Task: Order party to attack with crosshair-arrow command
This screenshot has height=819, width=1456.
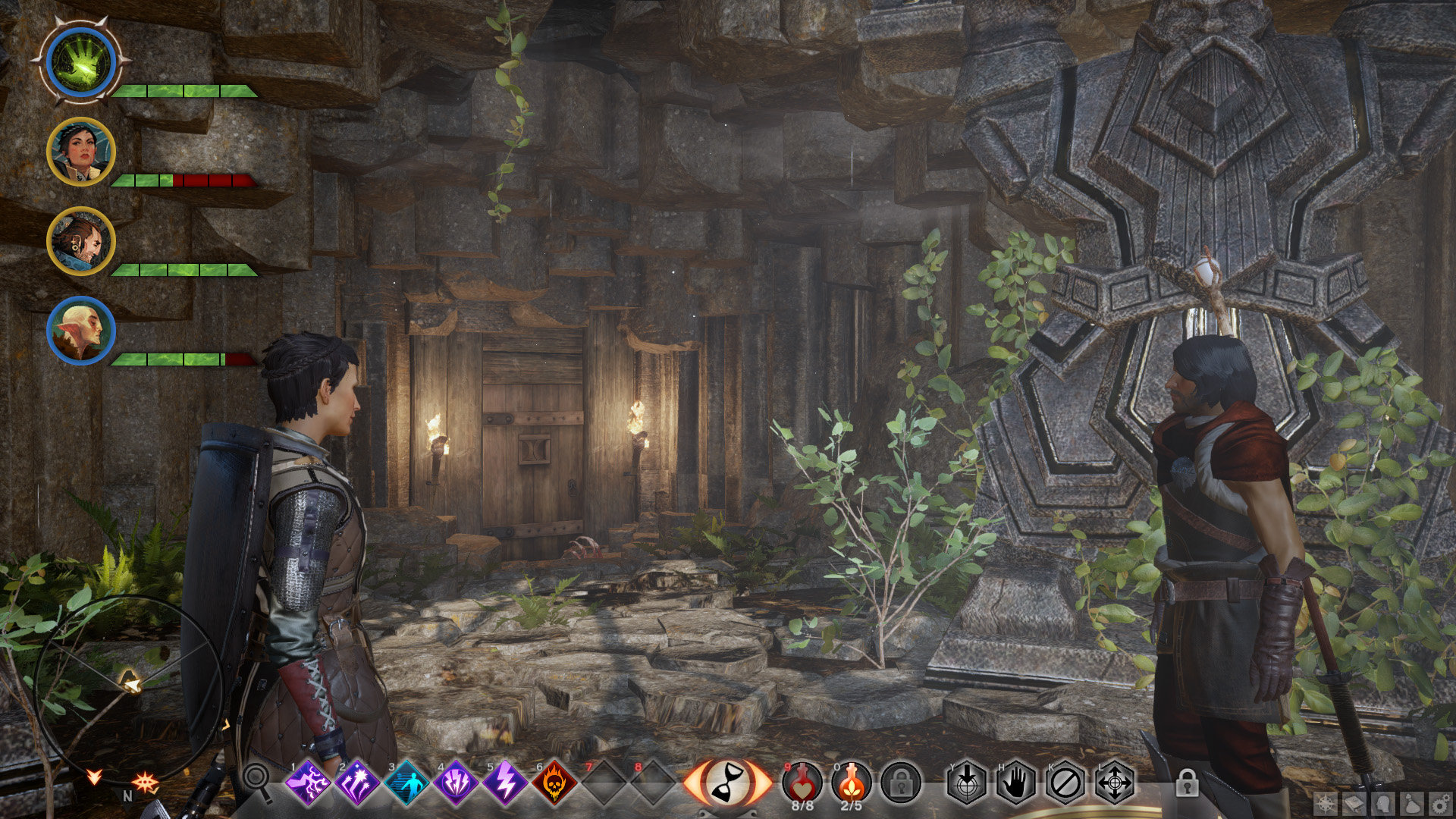Action: coord(967,783)
